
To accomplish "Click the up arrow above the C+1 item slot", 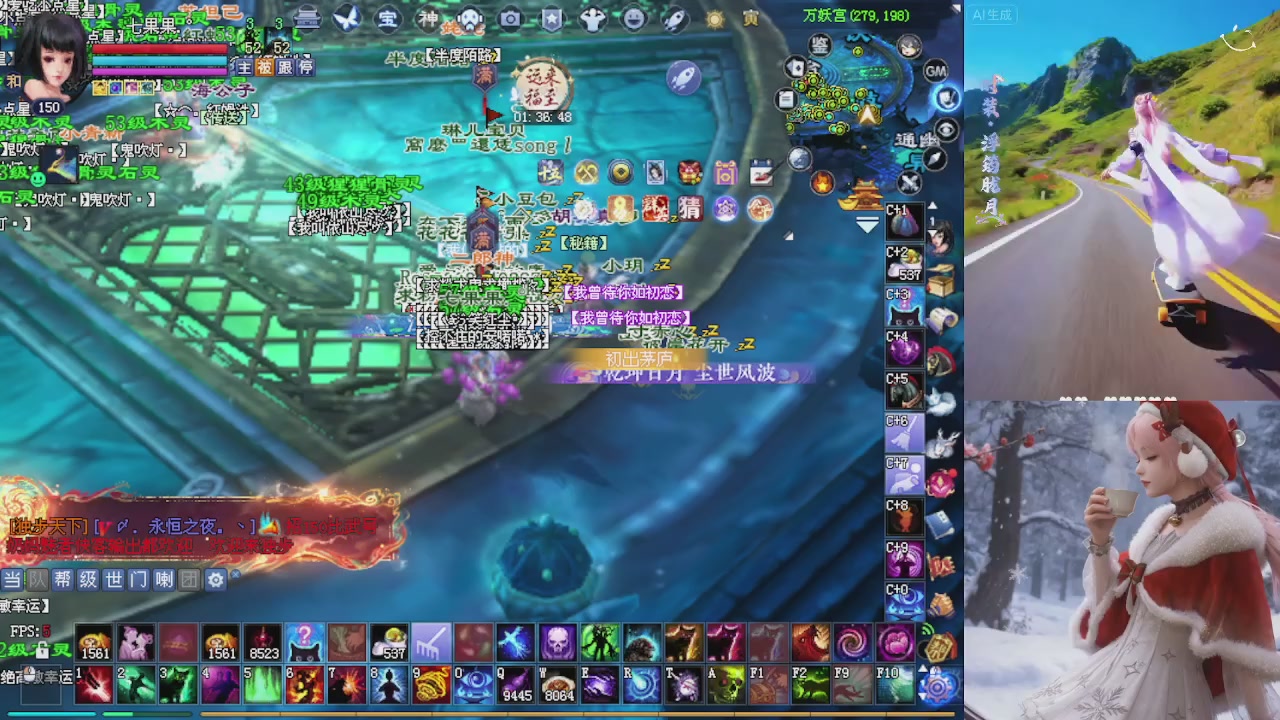I will (931, 204).
